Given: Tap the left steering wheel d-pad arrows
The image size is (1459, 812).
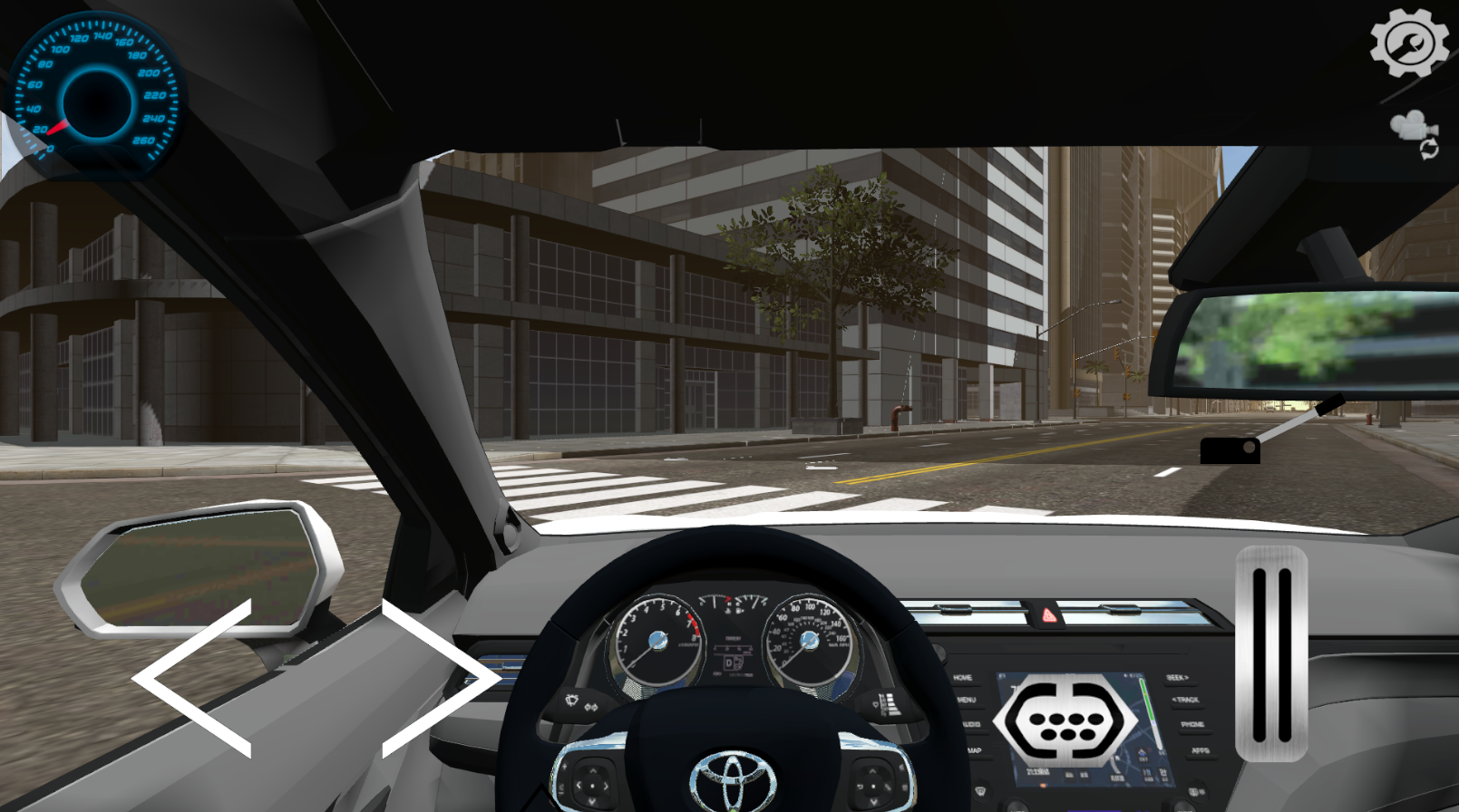Looking at the screenshot, I should pos(590,787).
